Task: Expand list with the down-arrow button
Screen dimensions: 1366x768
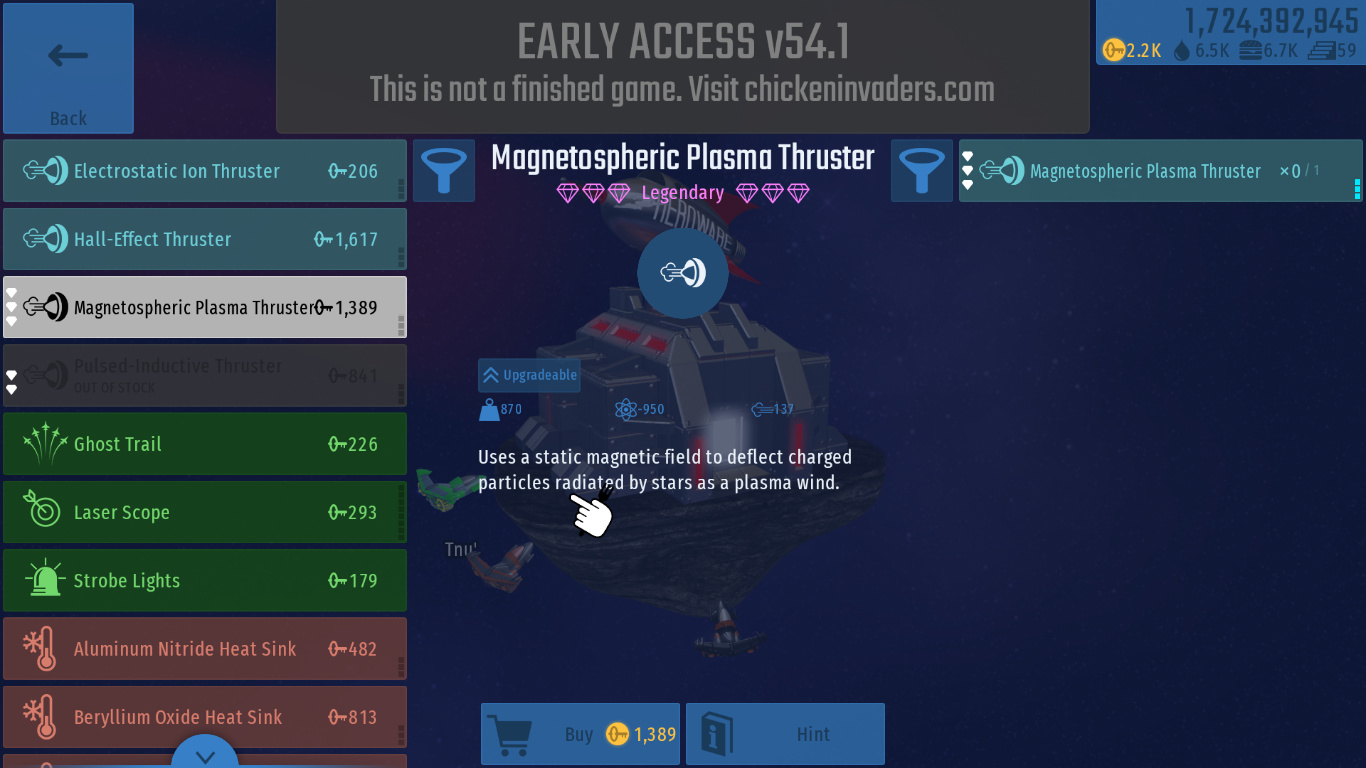Action: coord(206,755)
